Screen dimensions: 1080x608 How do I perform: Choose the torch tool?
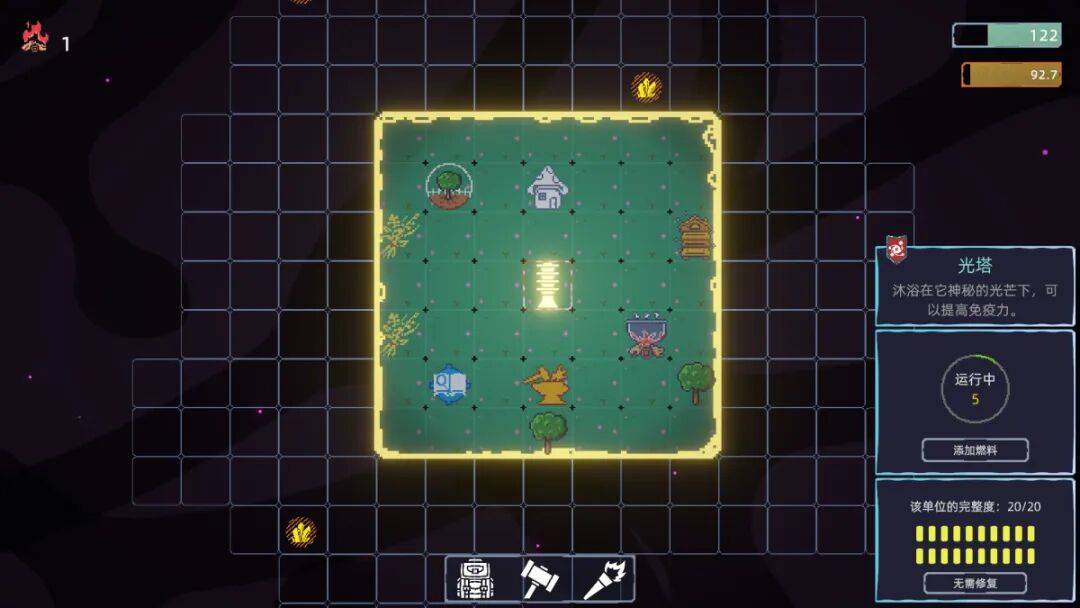pos(604,579)
